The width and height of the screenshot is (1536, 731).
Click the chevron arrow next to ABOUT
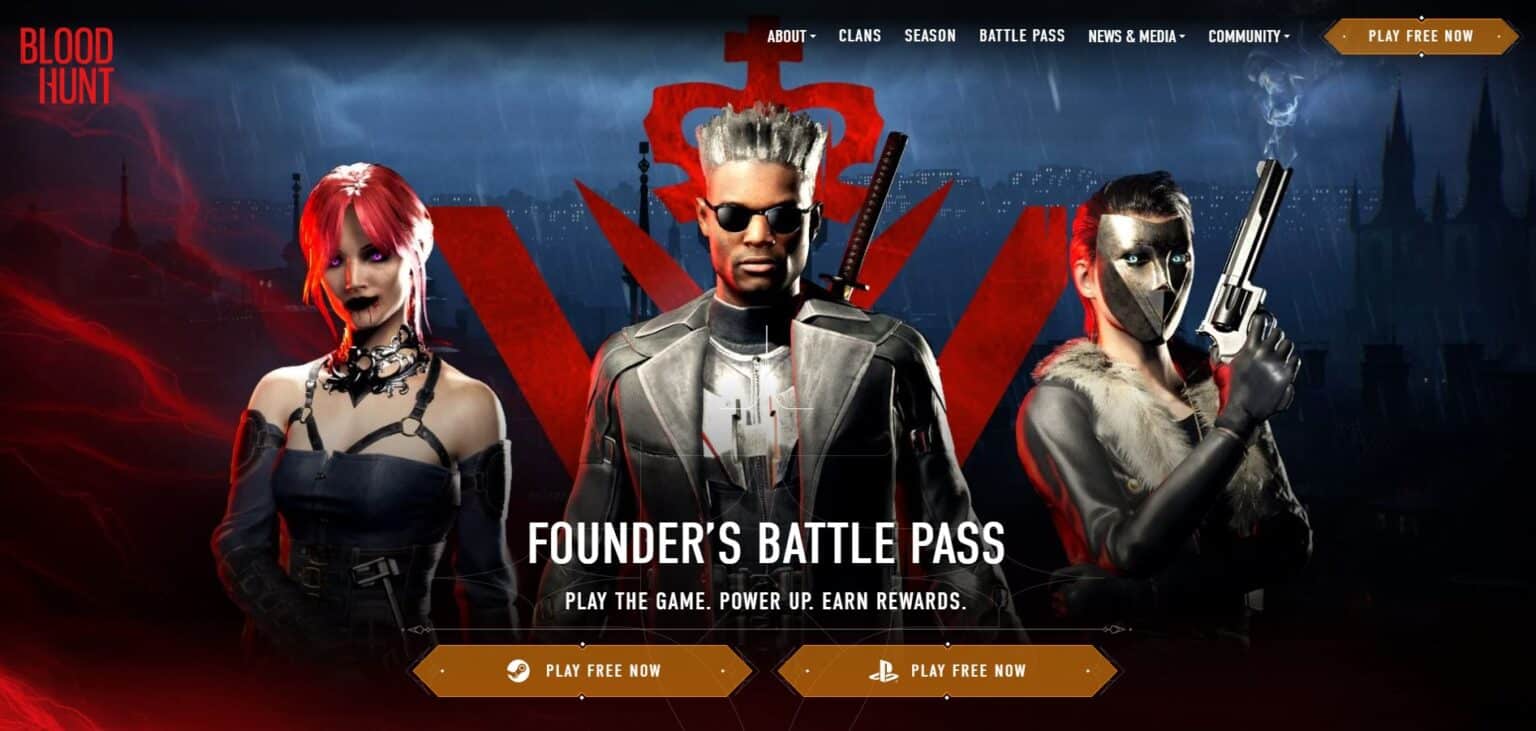tap(814, 37)
